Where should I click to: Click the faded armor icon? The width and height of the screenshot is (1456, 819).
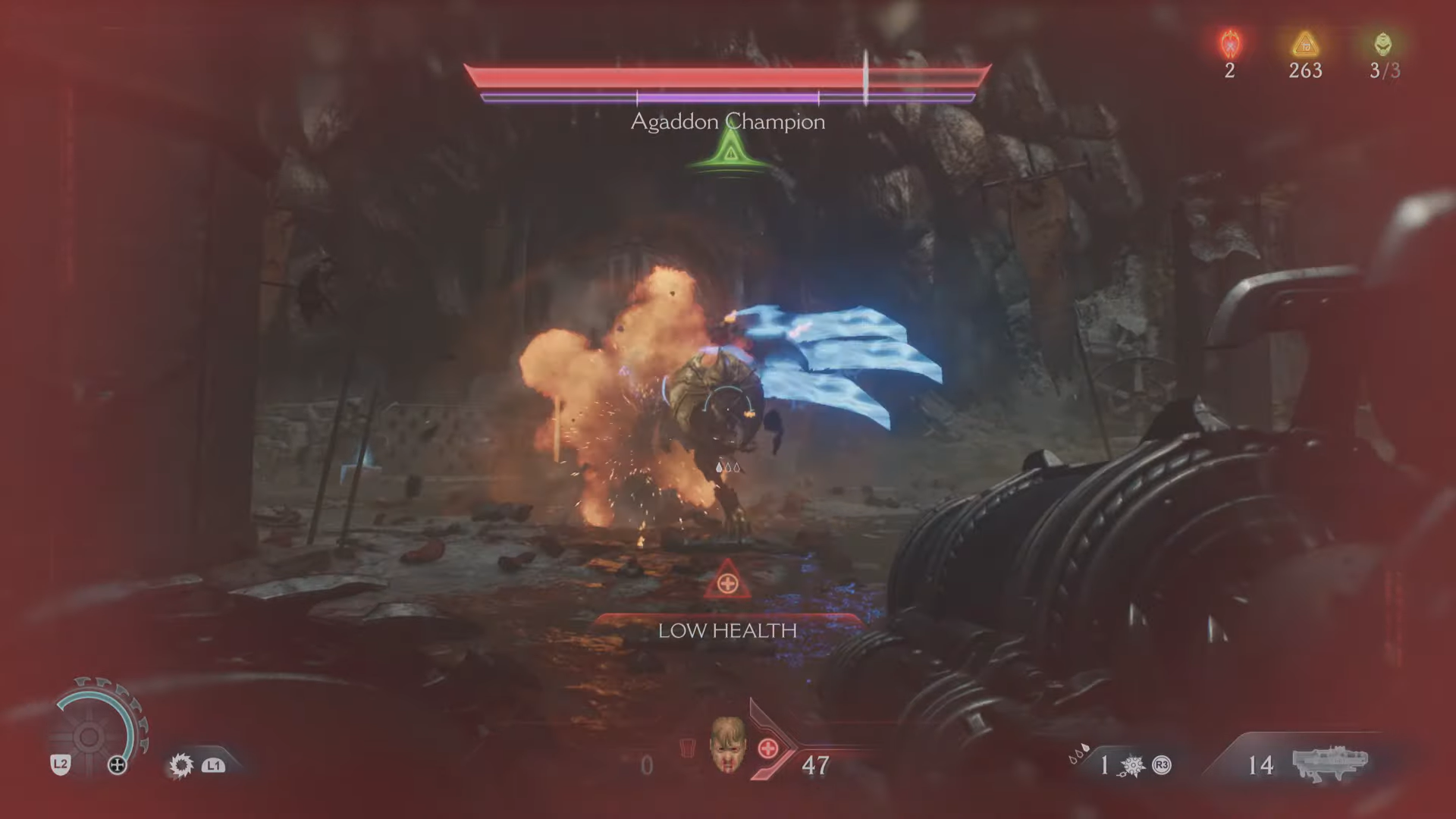pos(687,748)
